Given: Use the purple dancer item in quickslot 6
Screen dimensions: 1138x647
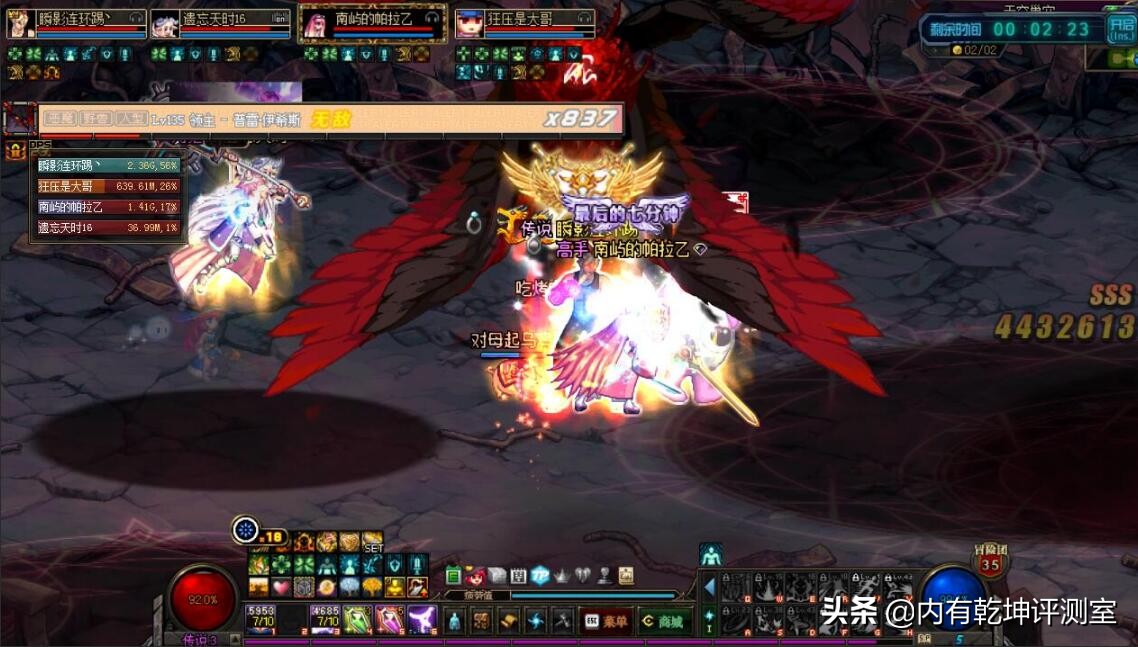Looking at the screenshot, I should pyautogui.click(x=422, y=620).
